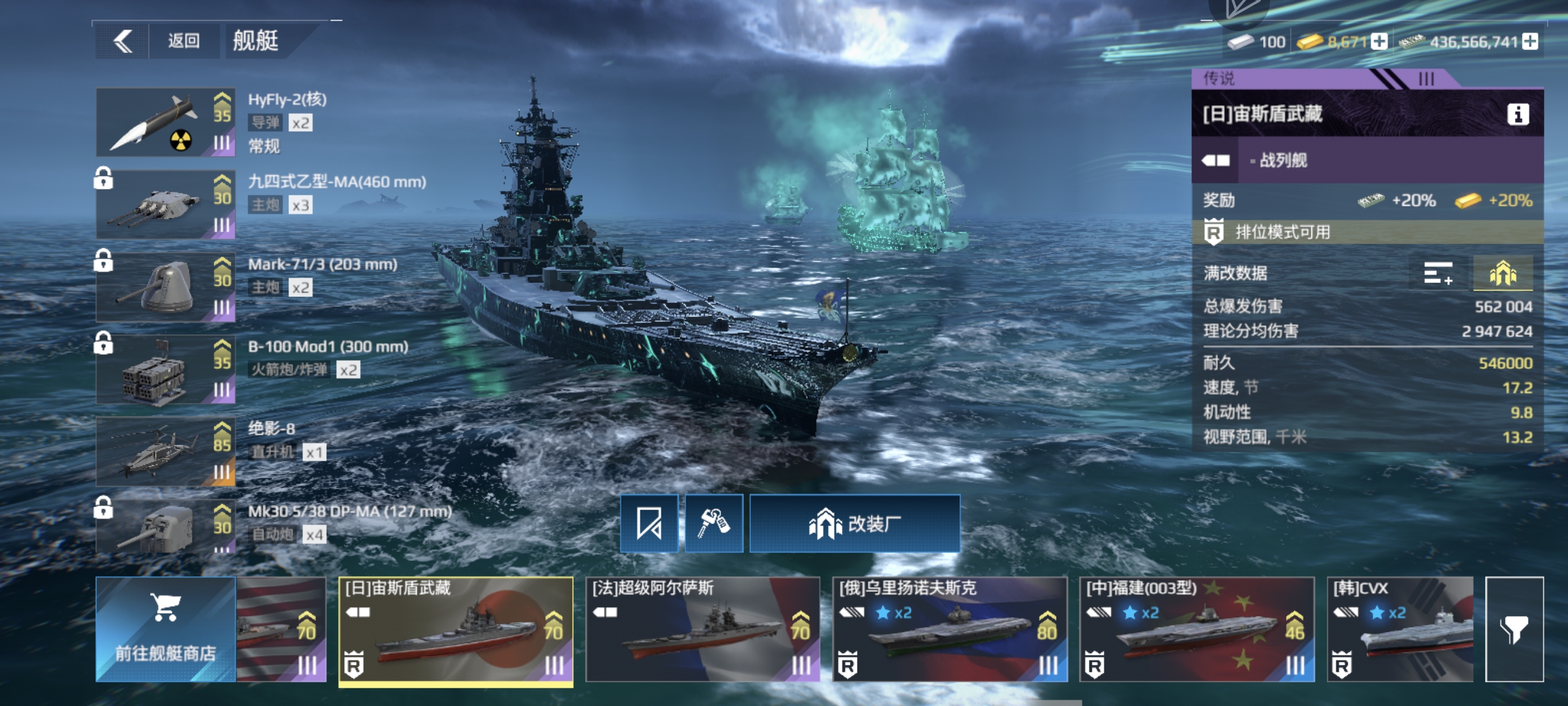Select the 460 mm main gun slot
Image resolution: width=1568 pixels, height=706 pixels.
[x=165, y=205]
